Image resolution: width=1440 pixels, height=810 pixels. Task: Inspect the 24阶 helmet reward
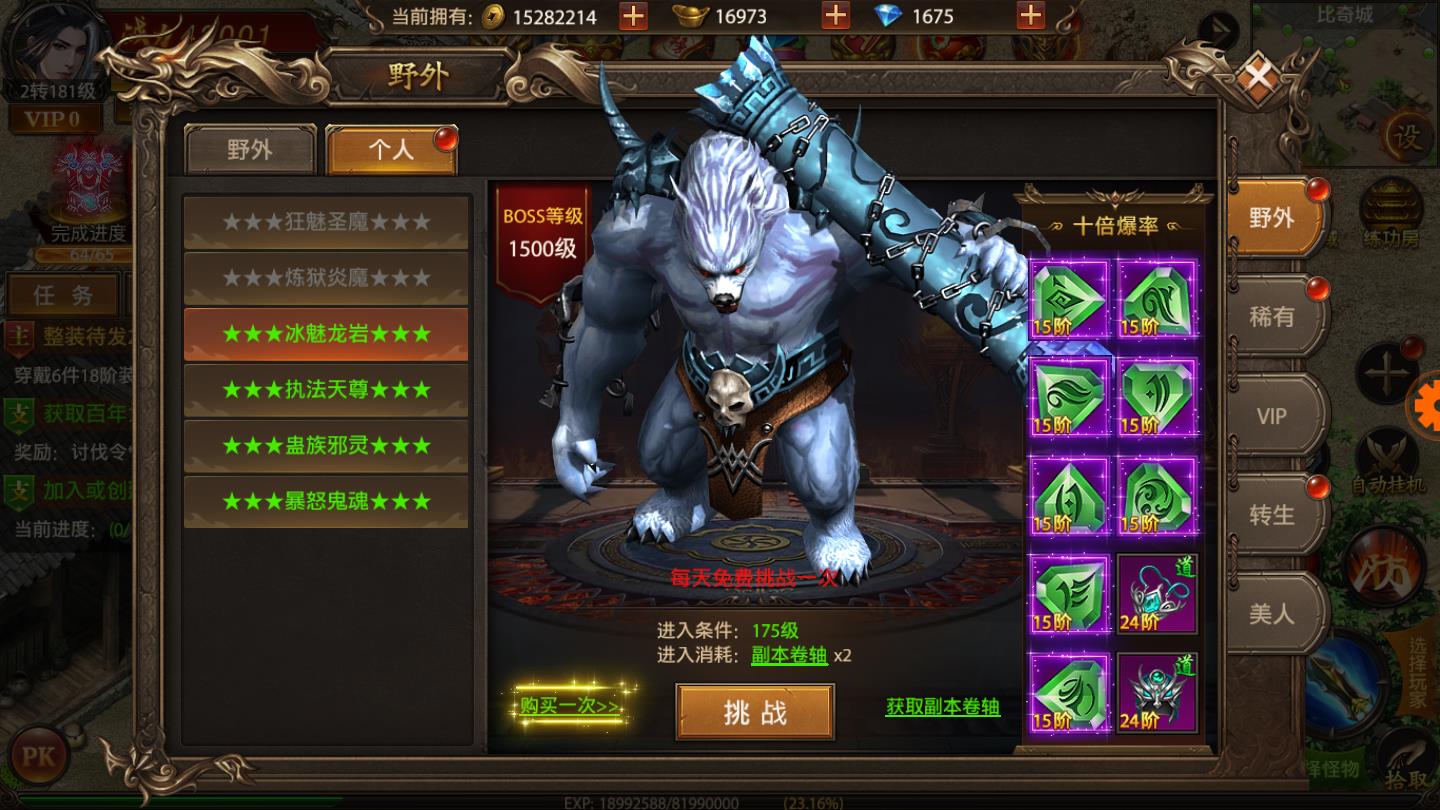(1157, 692)
